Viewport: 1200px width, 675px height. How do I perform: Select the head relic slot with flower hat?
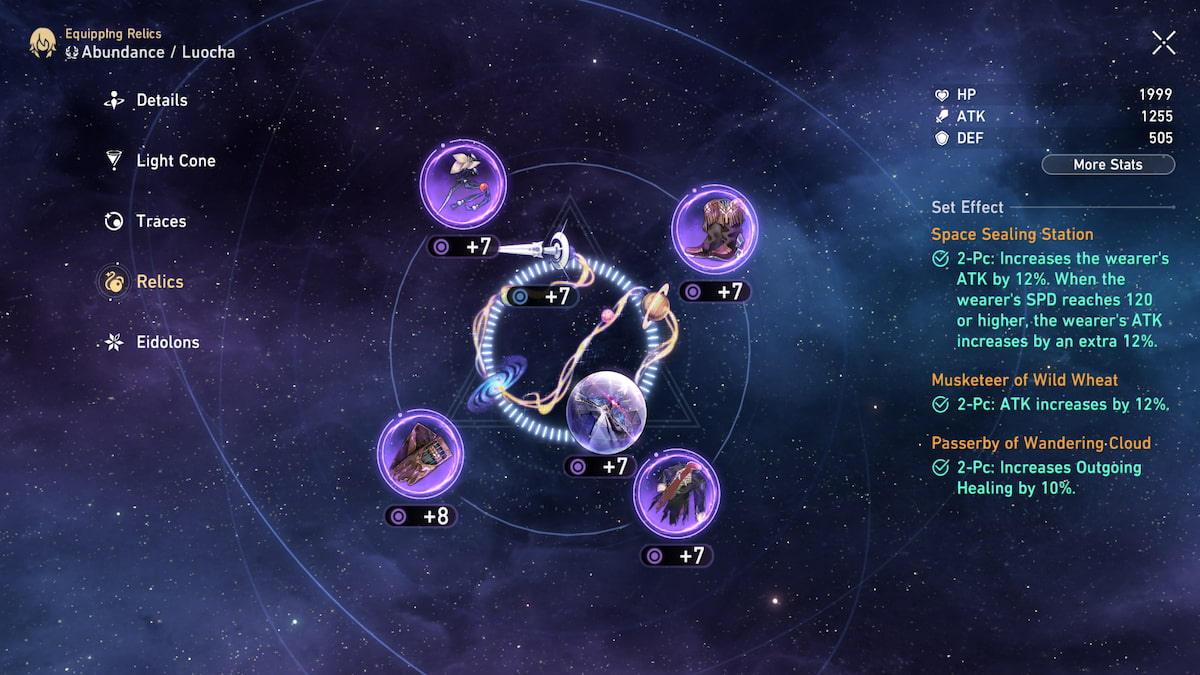click(x=462, y=186)
